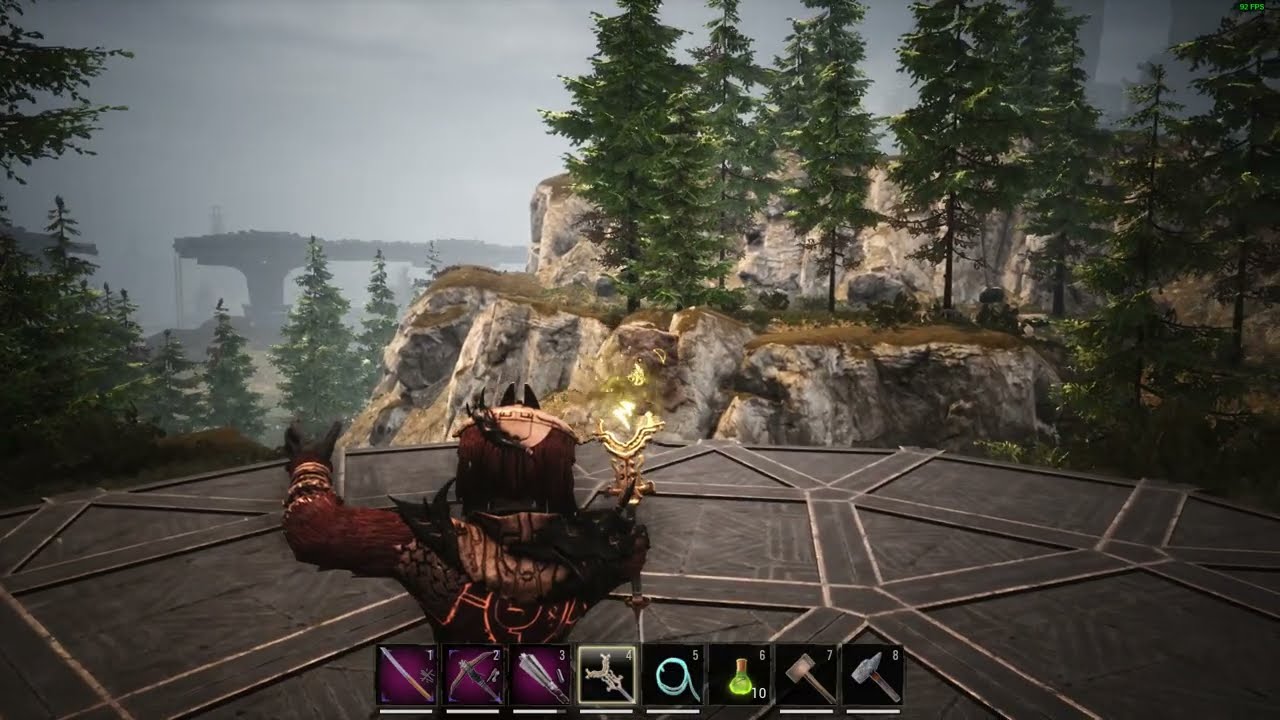Choose the spiked mace in slot 3
Viewport: 1280px width, 720px height.
pyautogui.click(x=540, y=675)
